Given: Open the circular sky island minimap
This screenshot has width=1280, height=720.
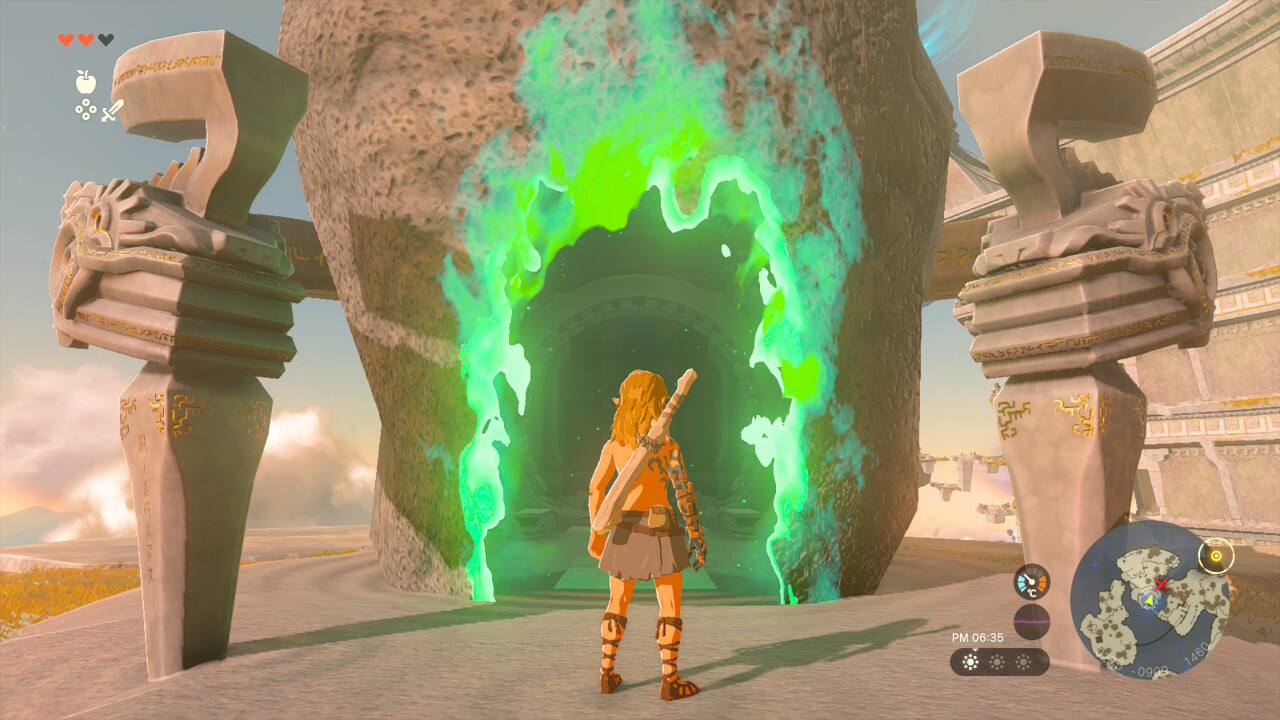Looking at the screenshot, I should (1149, 599).
